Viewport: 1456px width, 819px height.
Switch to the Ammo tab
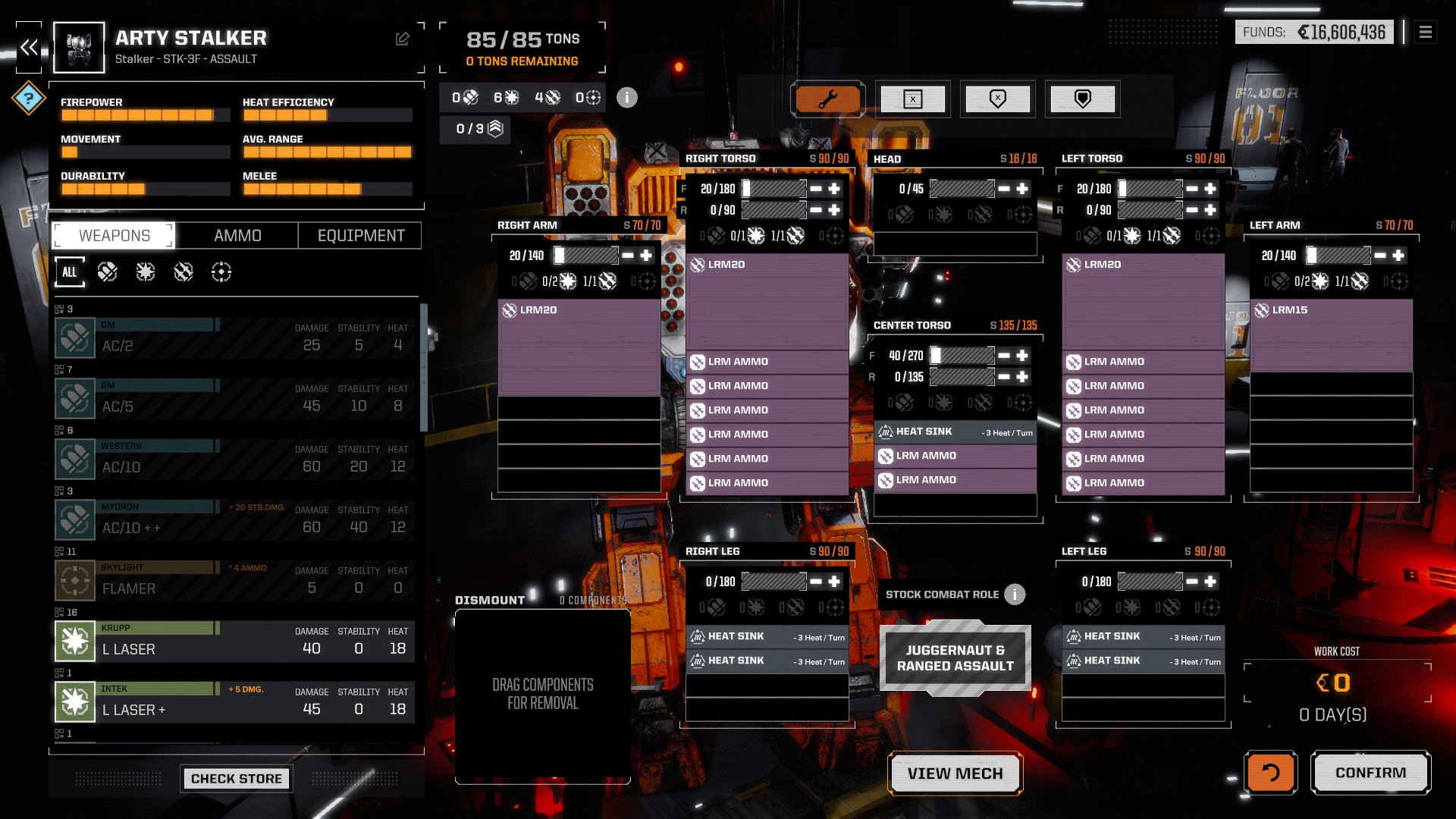tap(237, 236)
